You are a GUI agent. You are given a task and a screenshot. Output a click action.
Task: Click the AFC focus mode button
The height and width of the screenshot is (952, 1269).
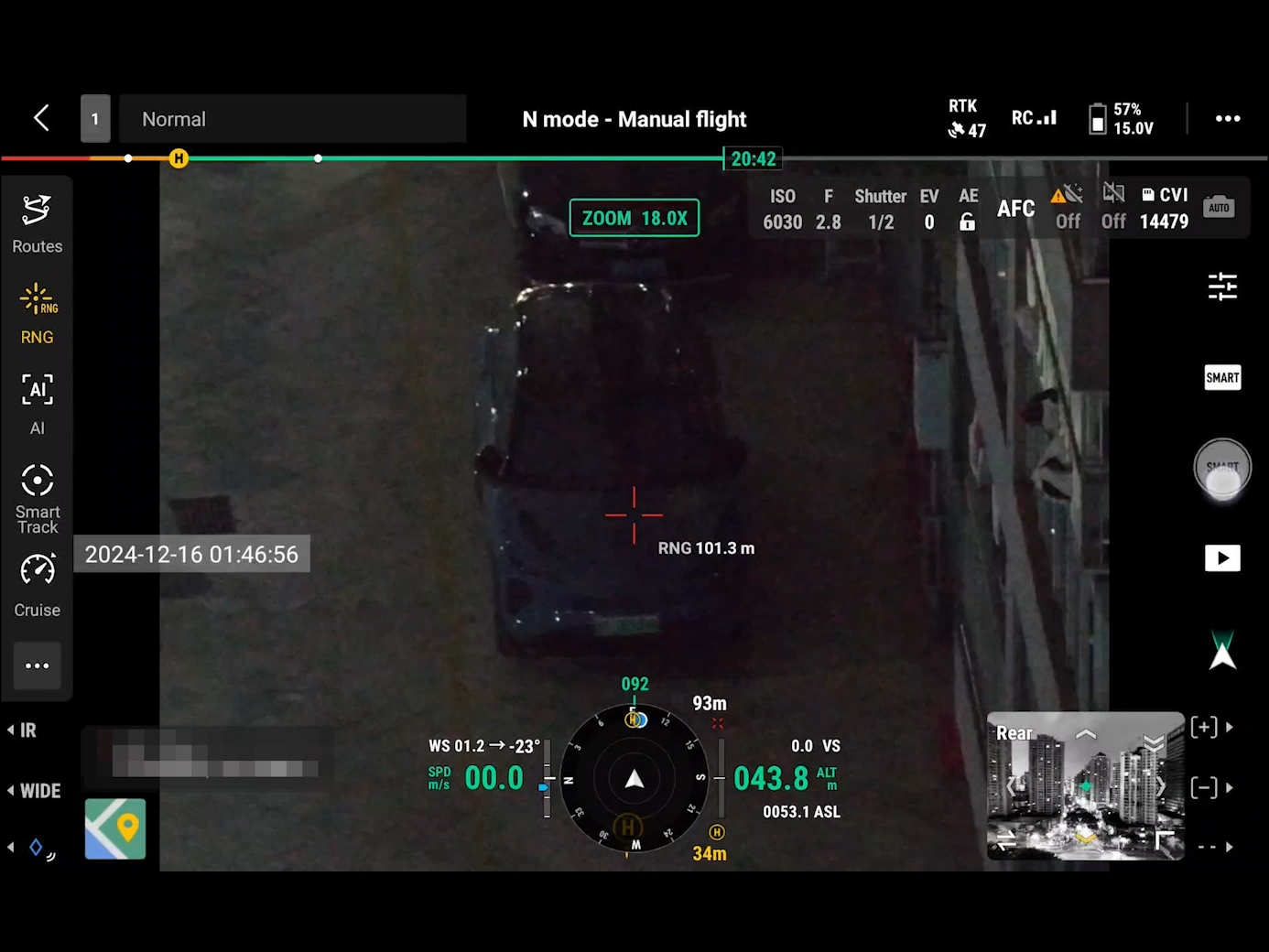point(1015,209)
